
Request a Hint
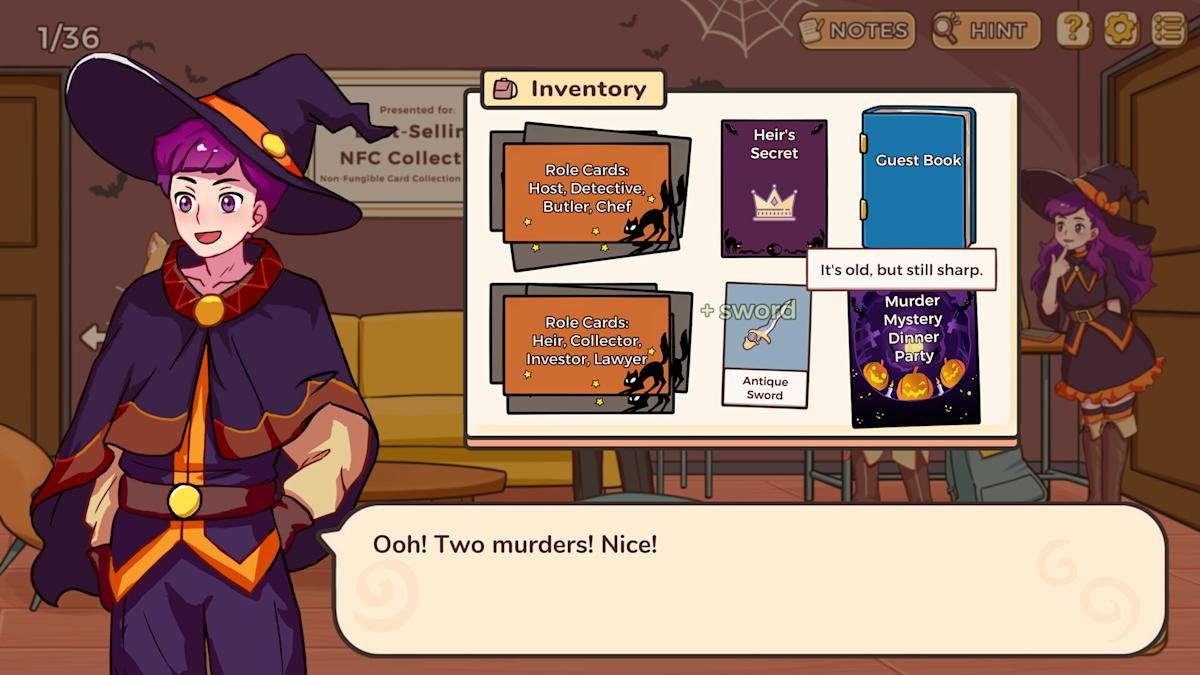coord(986,31)
